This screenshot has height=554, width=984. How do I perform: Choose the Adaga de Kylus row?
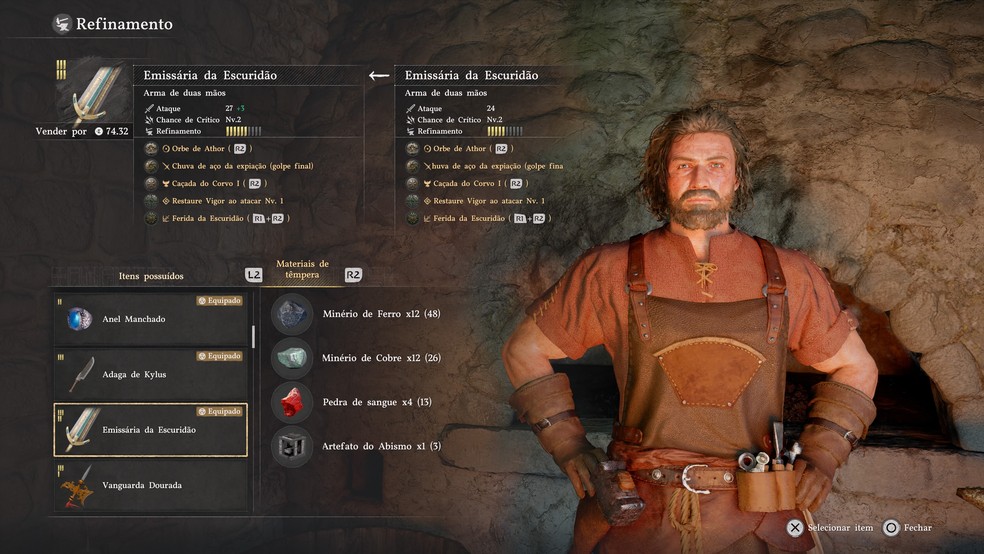(x=150, y=374)
